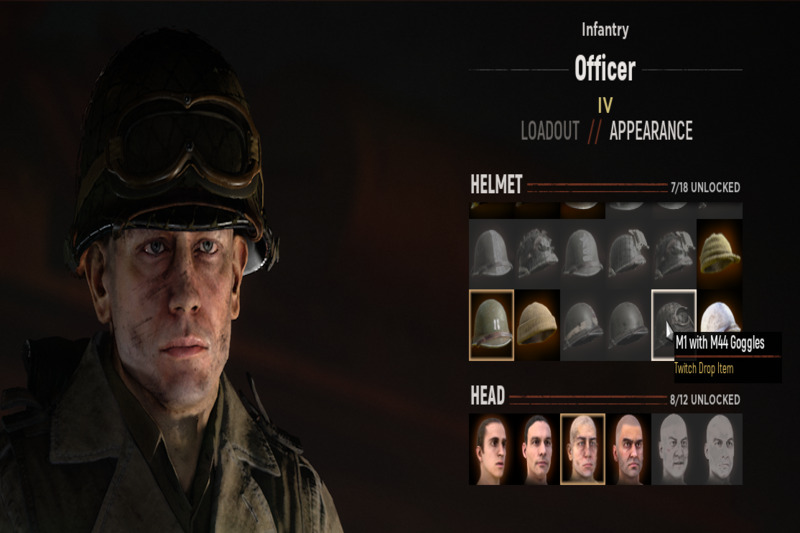Image resolution: width=800 pixels, height=533 pixels.
Task: Choose the highlighted scarred blond head
Action: (x=582, y=449)
